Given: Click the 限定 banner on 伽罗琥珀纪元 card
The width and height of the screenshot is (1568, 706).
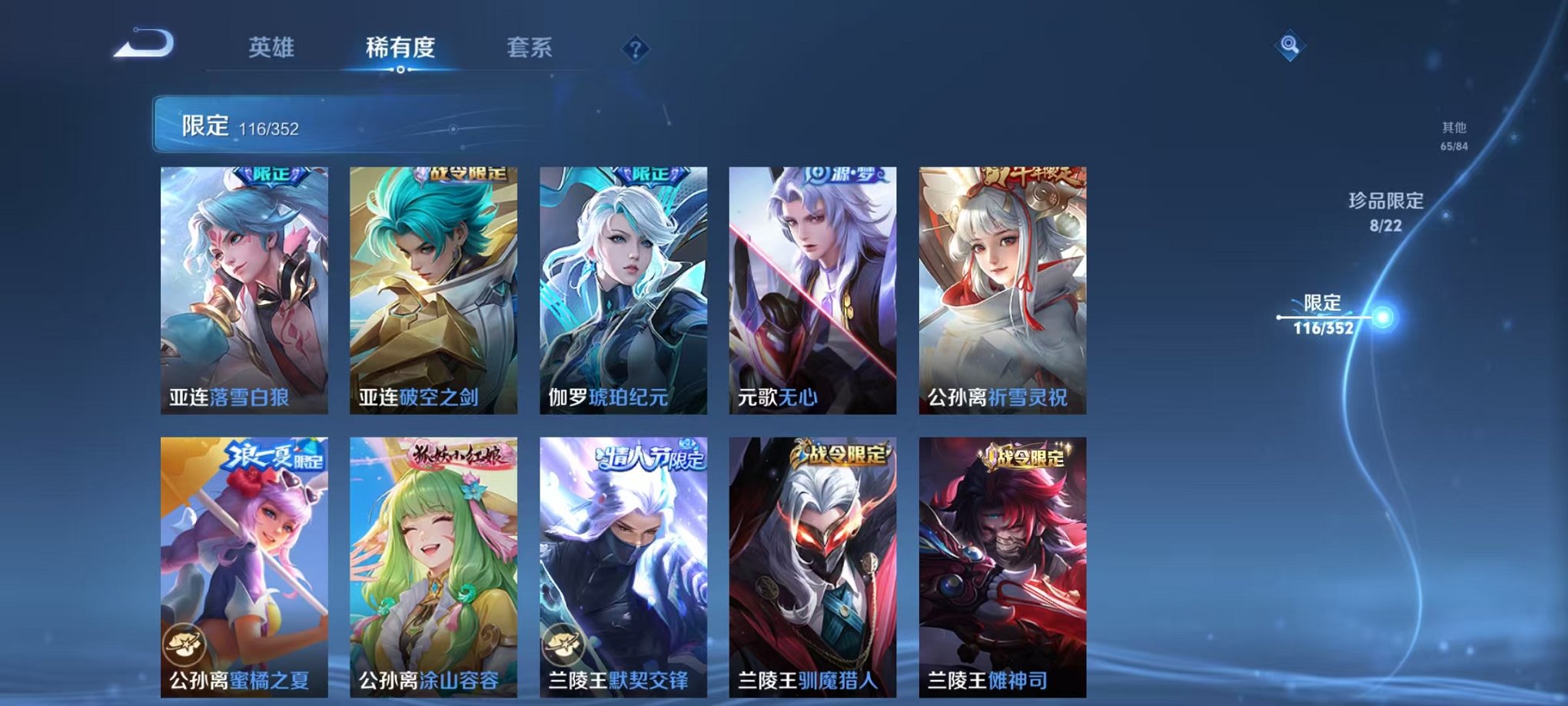Looking at the screenshot, I should (x=649, y=175).
